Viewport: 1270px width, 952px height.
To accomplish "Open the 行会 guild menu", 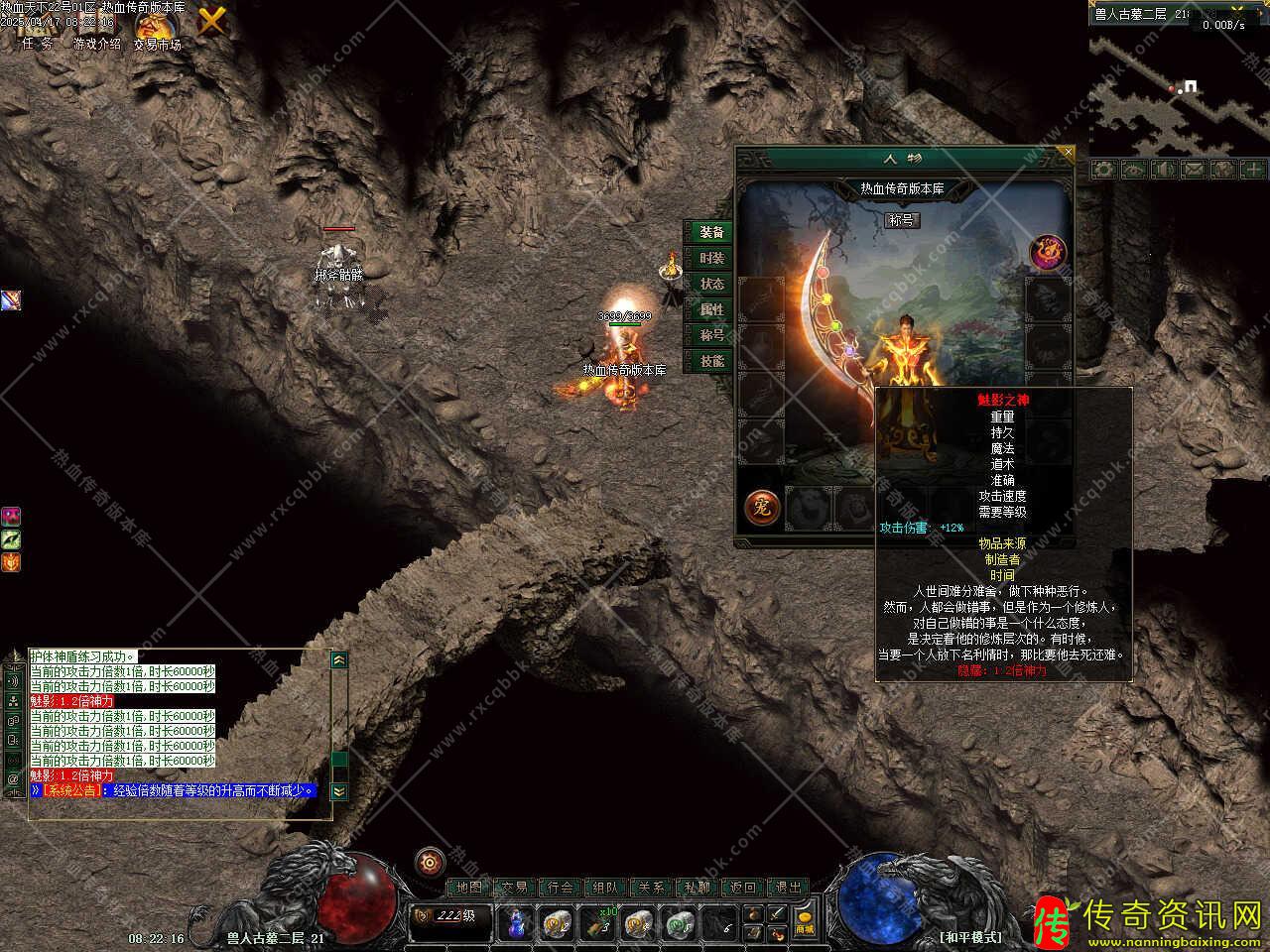I will 561,888.
